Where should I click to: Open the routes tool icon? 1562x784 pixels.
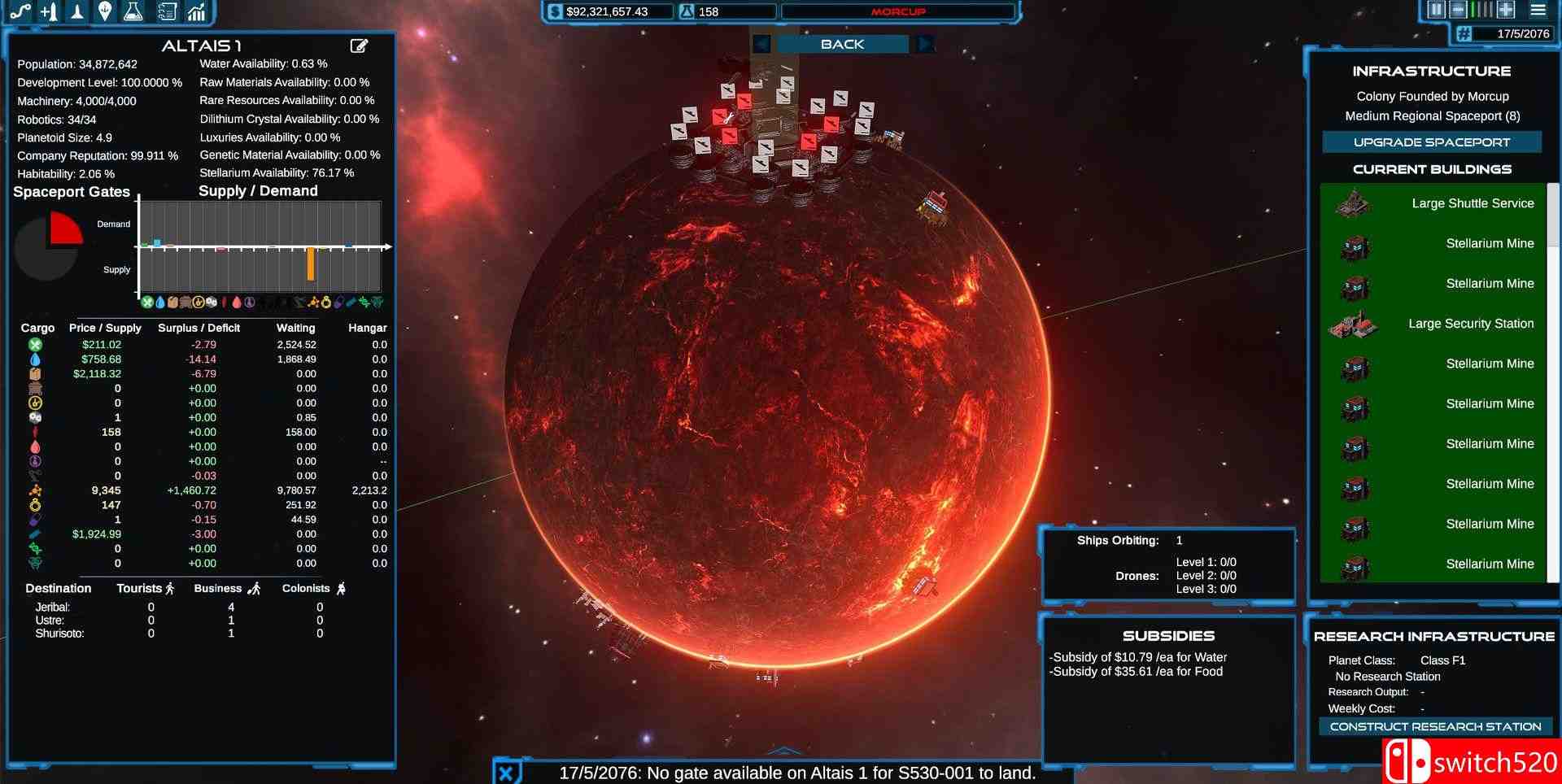pos(21,11)
